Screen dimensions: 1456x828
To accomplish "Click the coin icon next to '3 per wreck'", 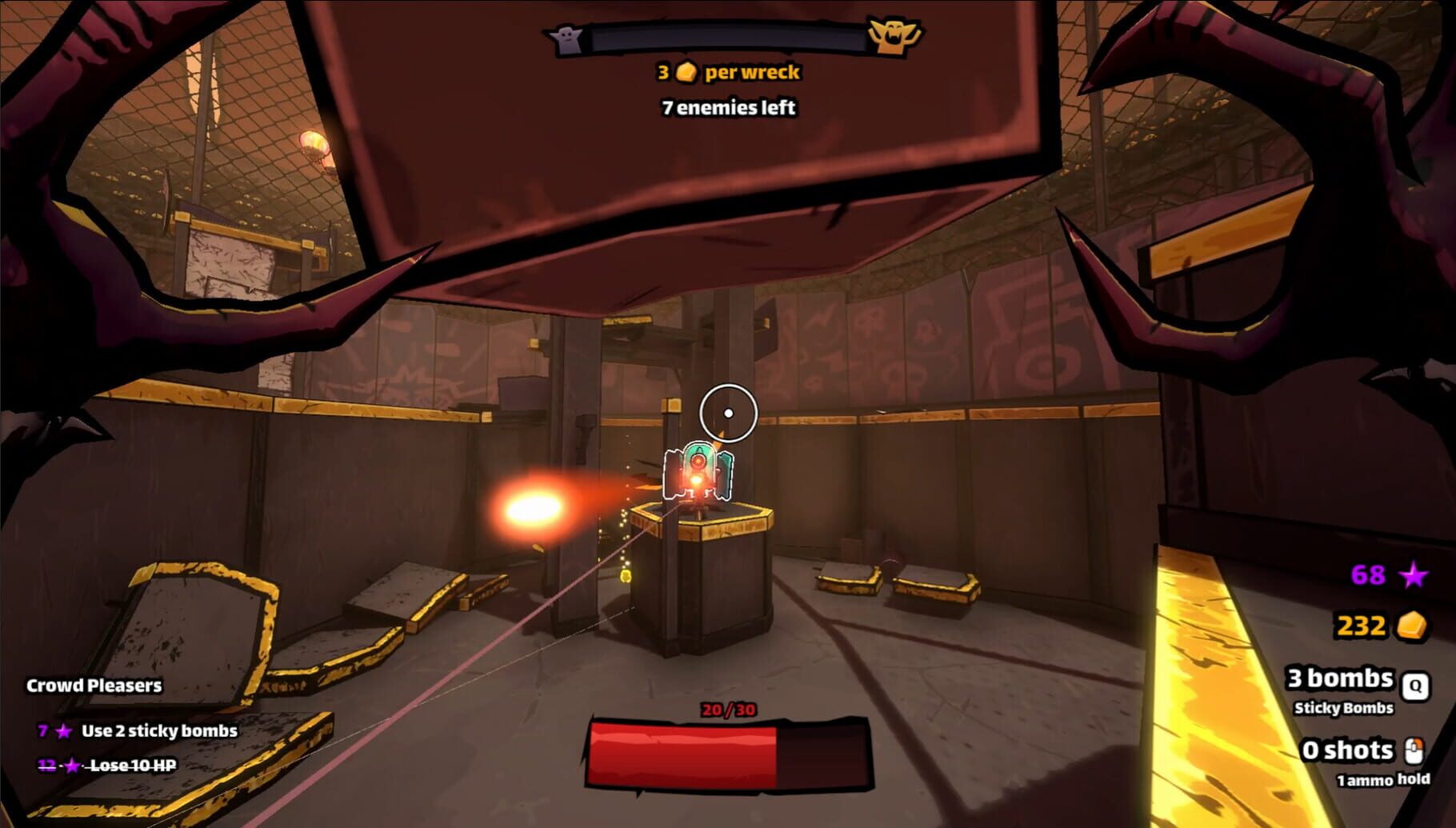I will coord(686,73).
